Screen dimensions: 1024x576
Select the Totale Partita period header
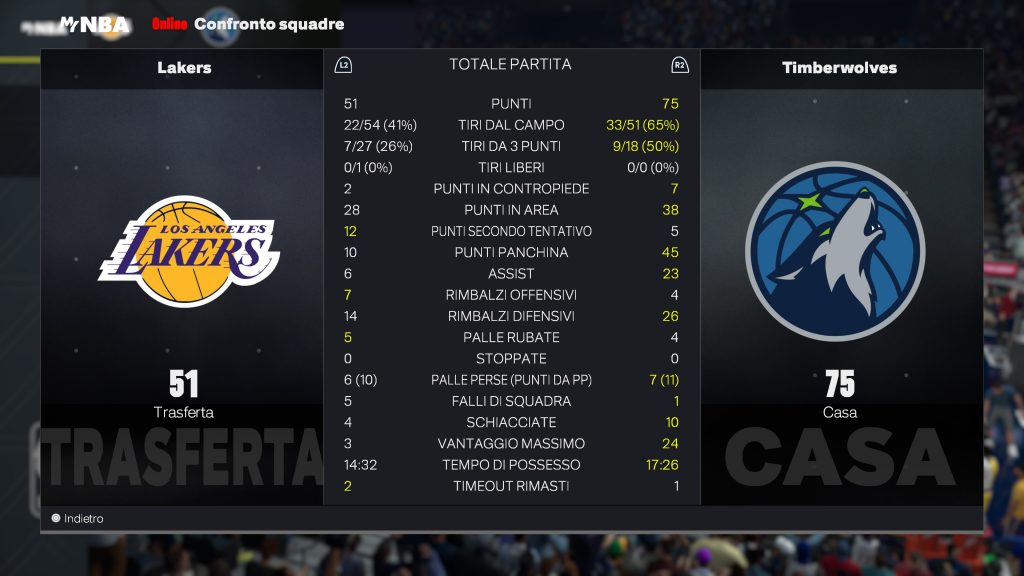pos(510,64)
